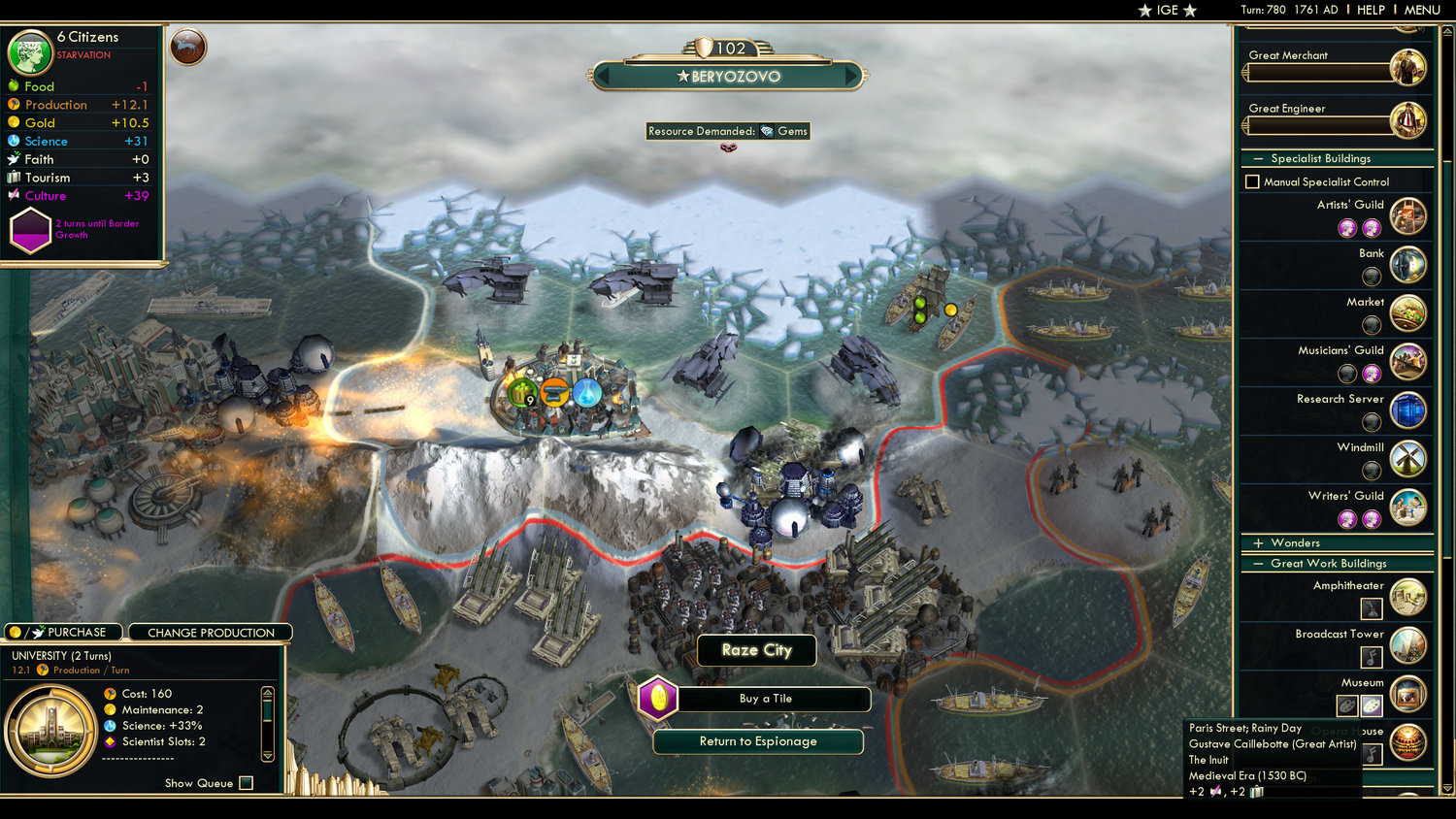Viewport: 1456px width, 819px height.
Task: Select the Bank building icon
Action: [x=1407, y=264]
